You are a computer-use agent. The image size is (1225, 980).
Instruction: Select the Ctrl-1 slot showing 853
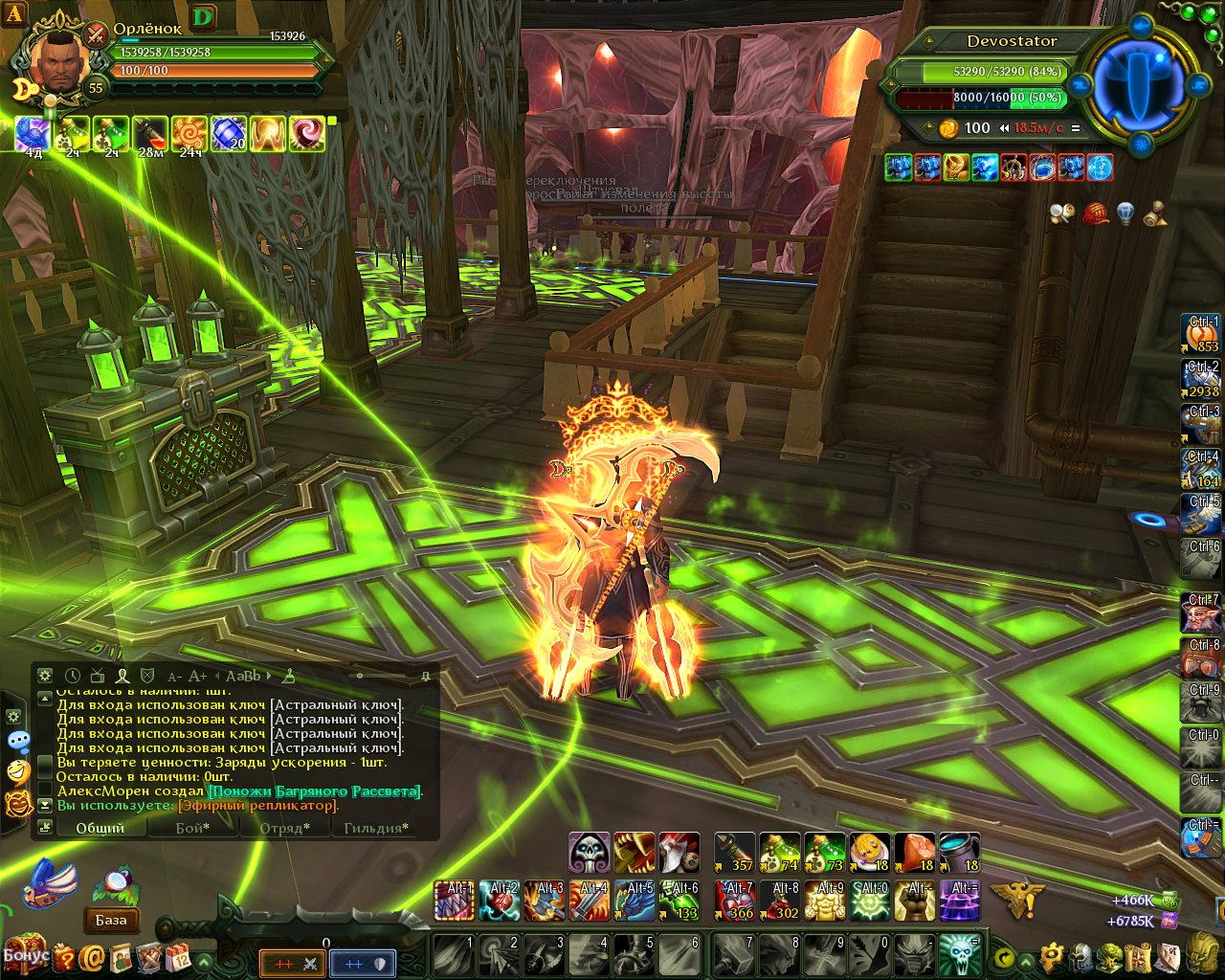point(1202,334)
